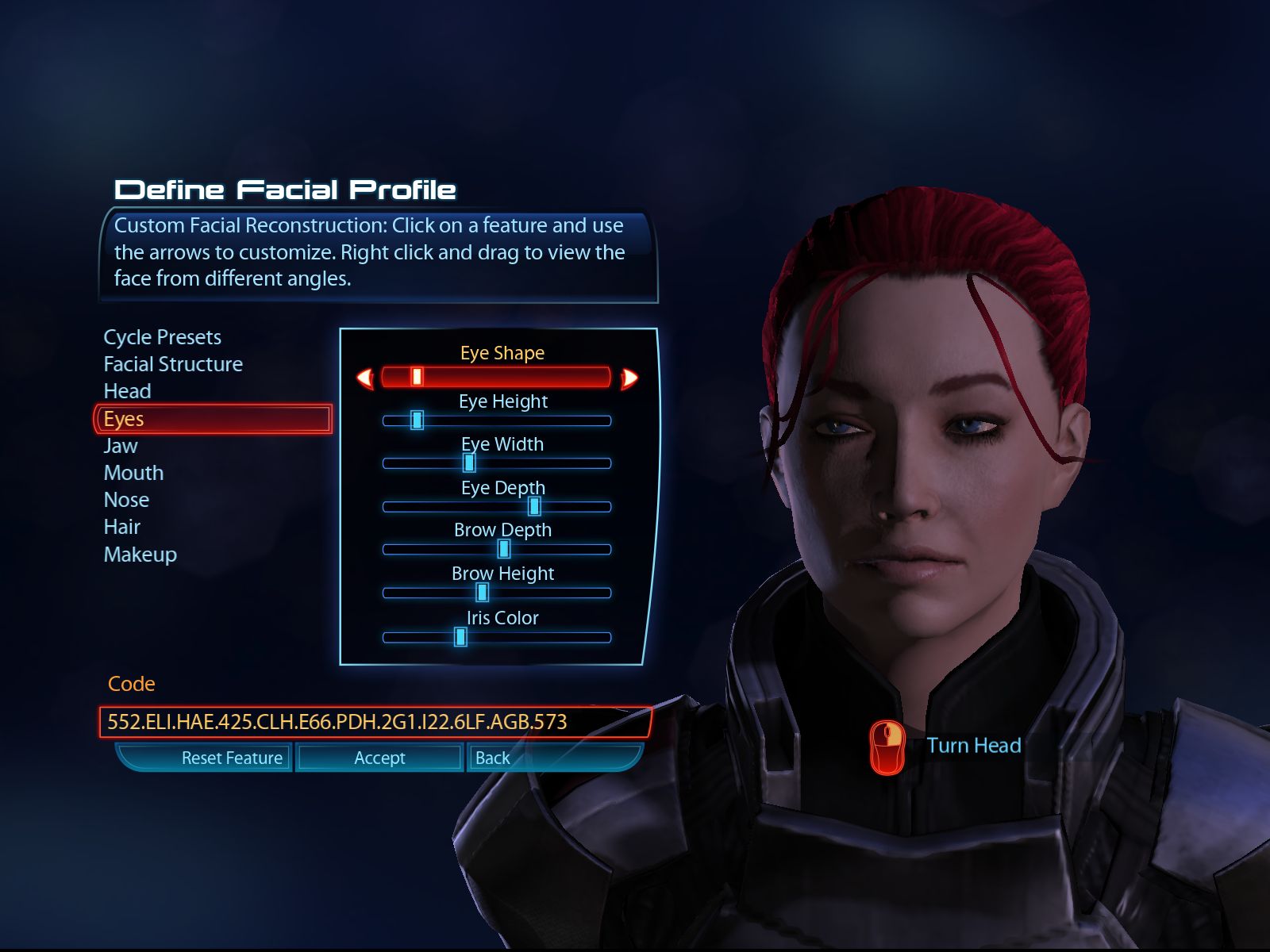
Task: Choose the Nose category
Action: click(x=126, y=500)
